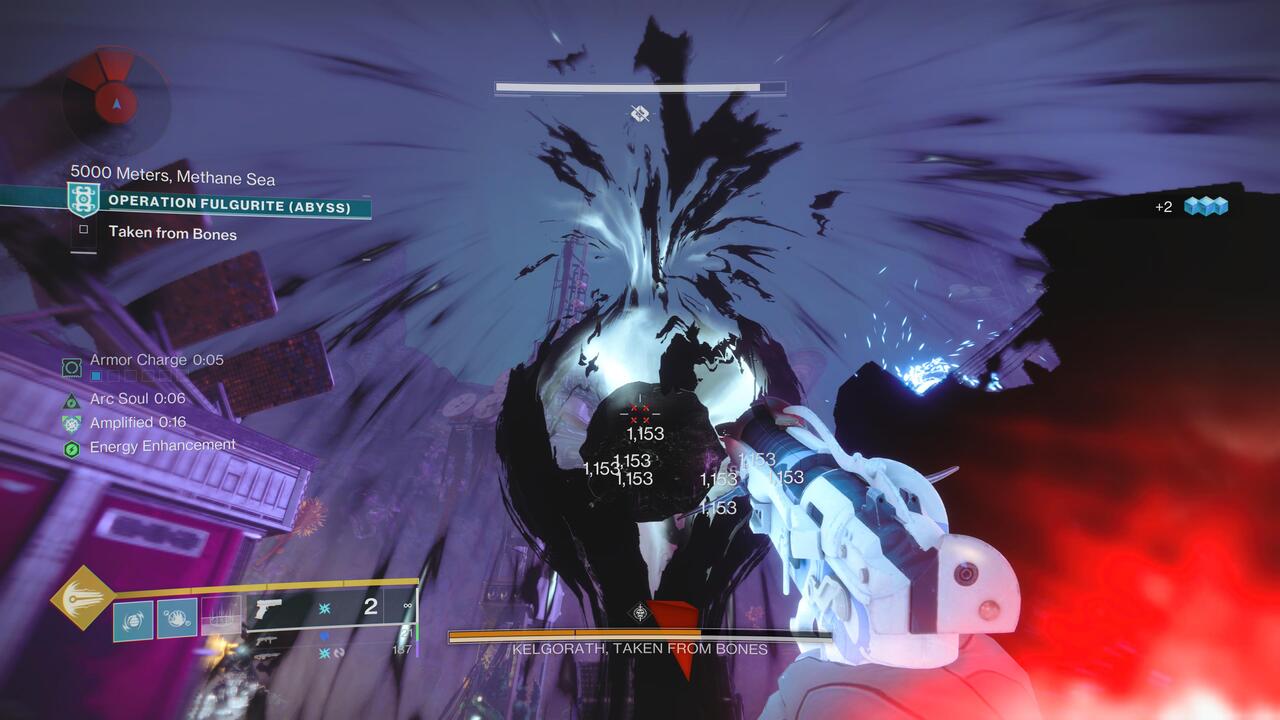Image resolution: width=1280 pixels, height=720 pixels.
Task: Click the melee ability icon
Action: point(176,617)
